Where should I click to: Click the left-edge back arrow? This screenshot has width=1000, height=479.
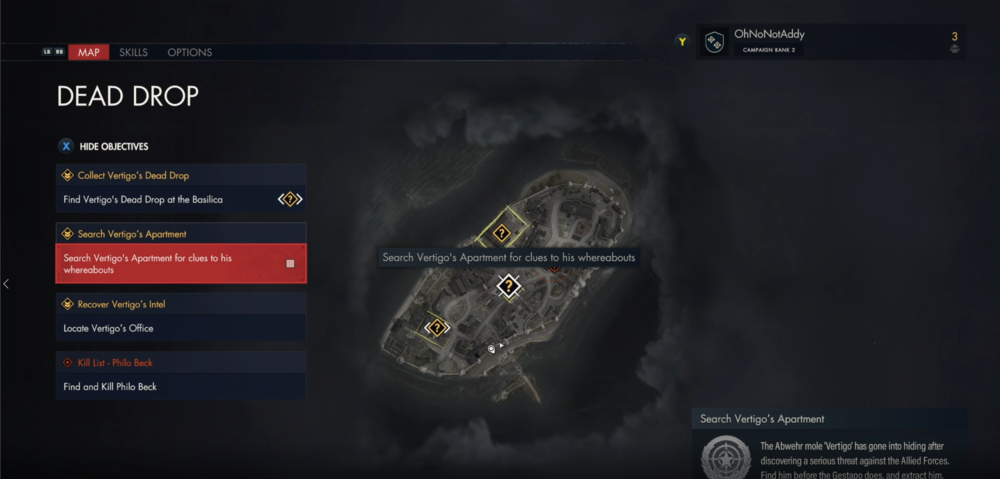[6, 284]
